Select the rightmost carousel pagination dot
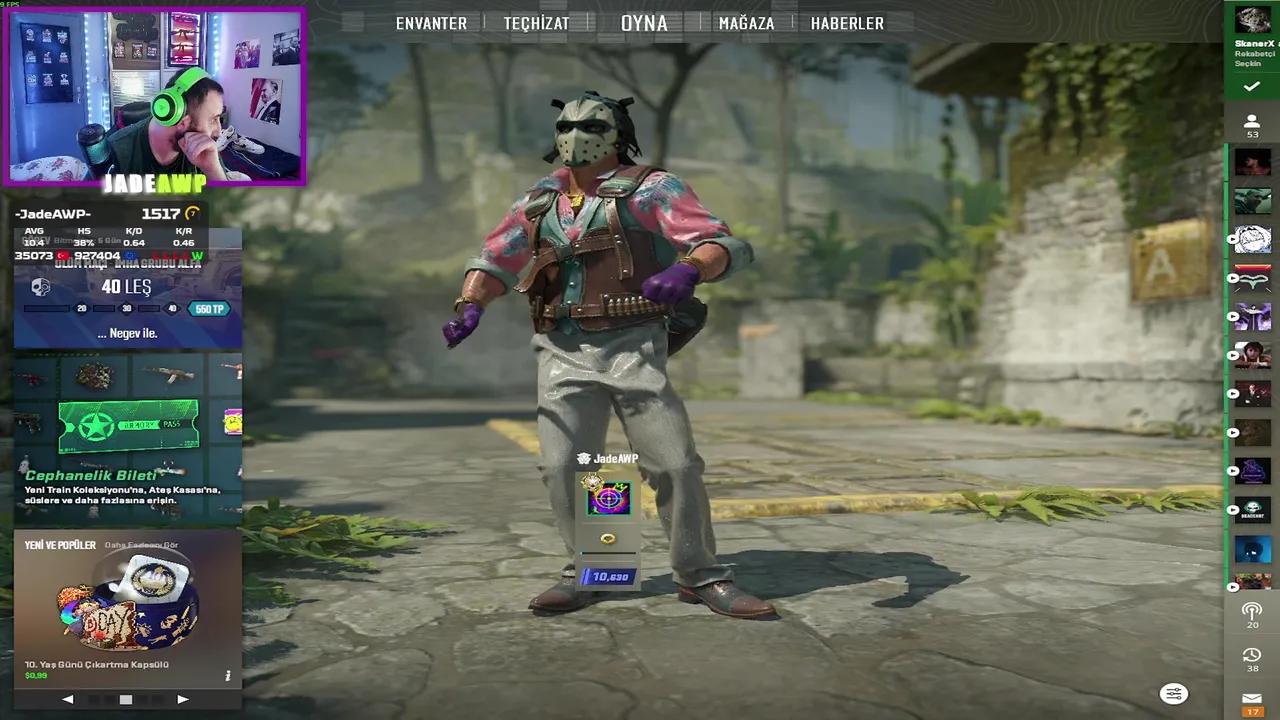Screen dimensions: 1280x720 point(158,700)
